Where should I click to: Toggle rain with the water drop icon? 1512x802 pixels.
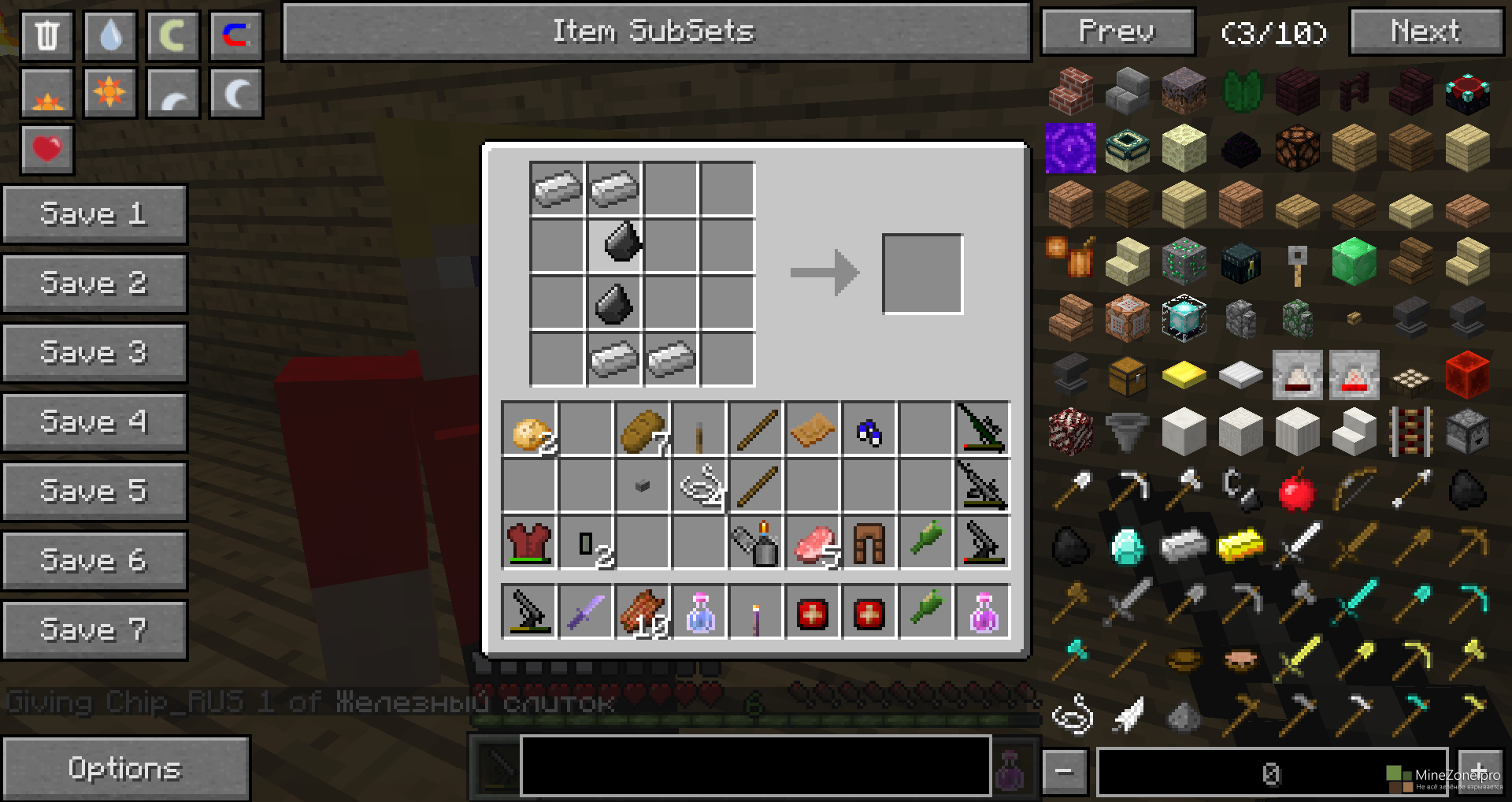[x=110, y=35]
